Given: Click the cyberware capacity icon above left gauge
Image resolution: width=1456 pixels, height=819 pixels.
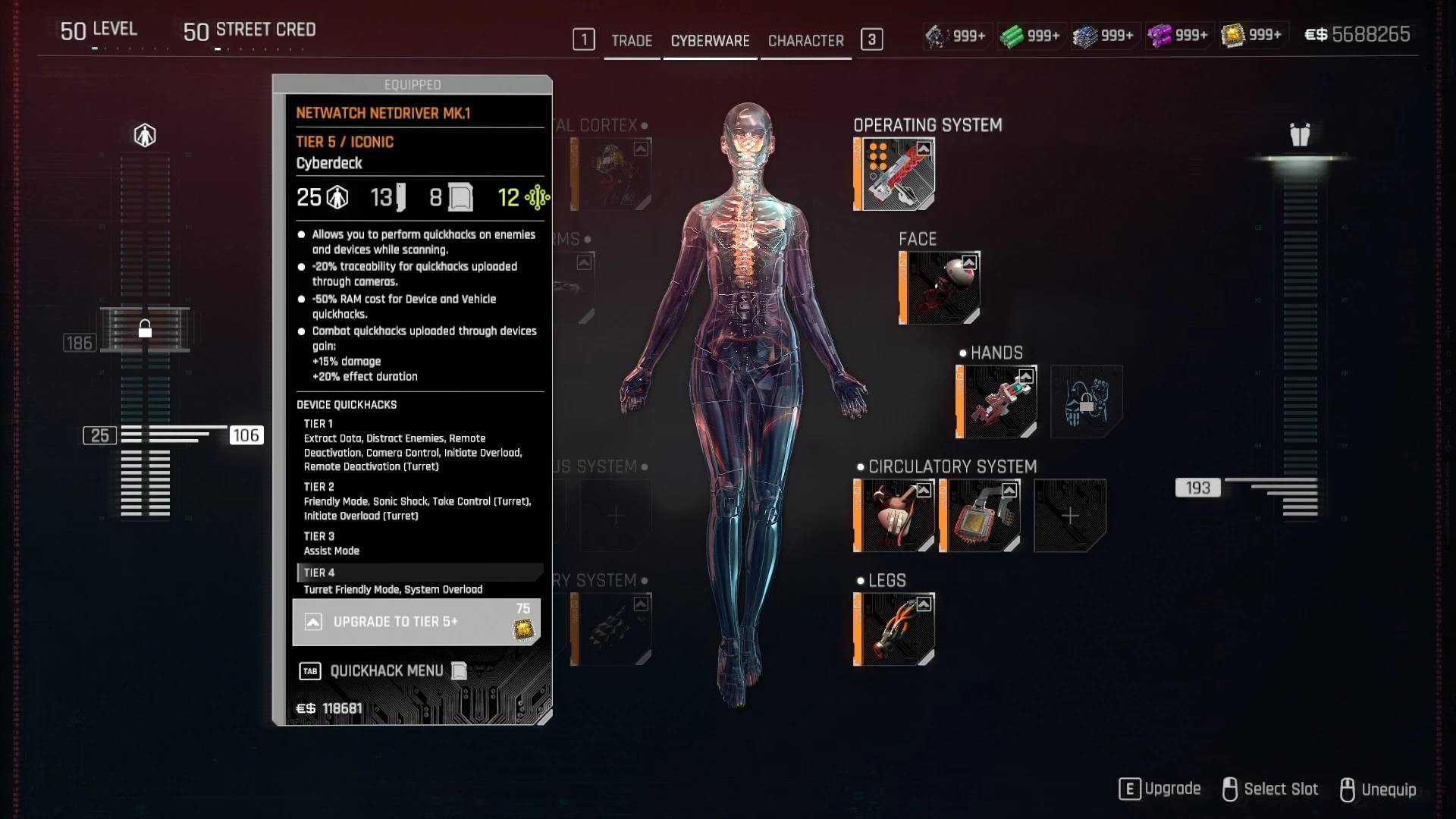Looking at the screenshot, I should point(145,136).
